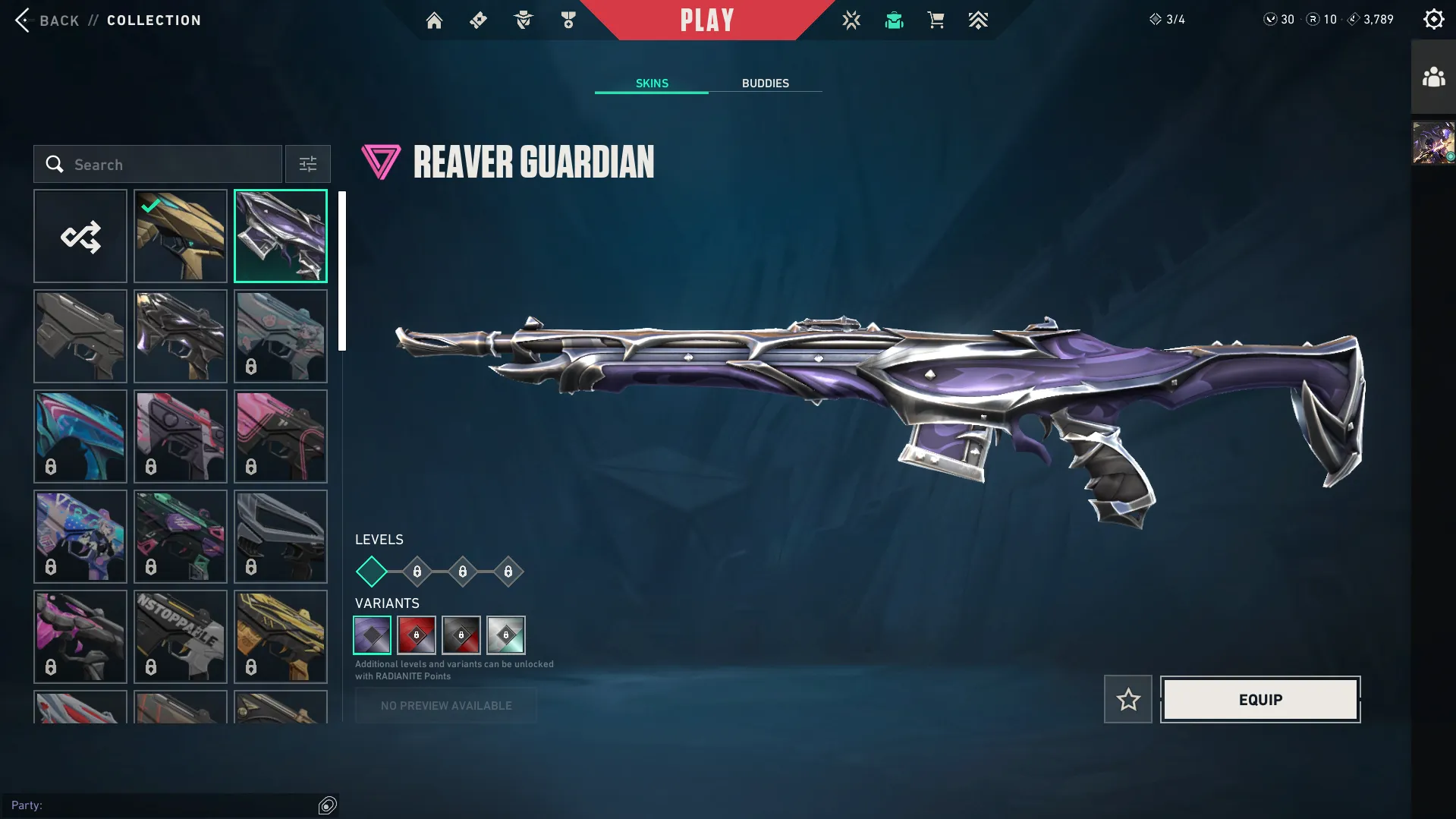Select the random skin shuffle tile
Image resolution: width=1456 pixels, height=819 pixels.
pyautogui.click(x=80, y=236)
